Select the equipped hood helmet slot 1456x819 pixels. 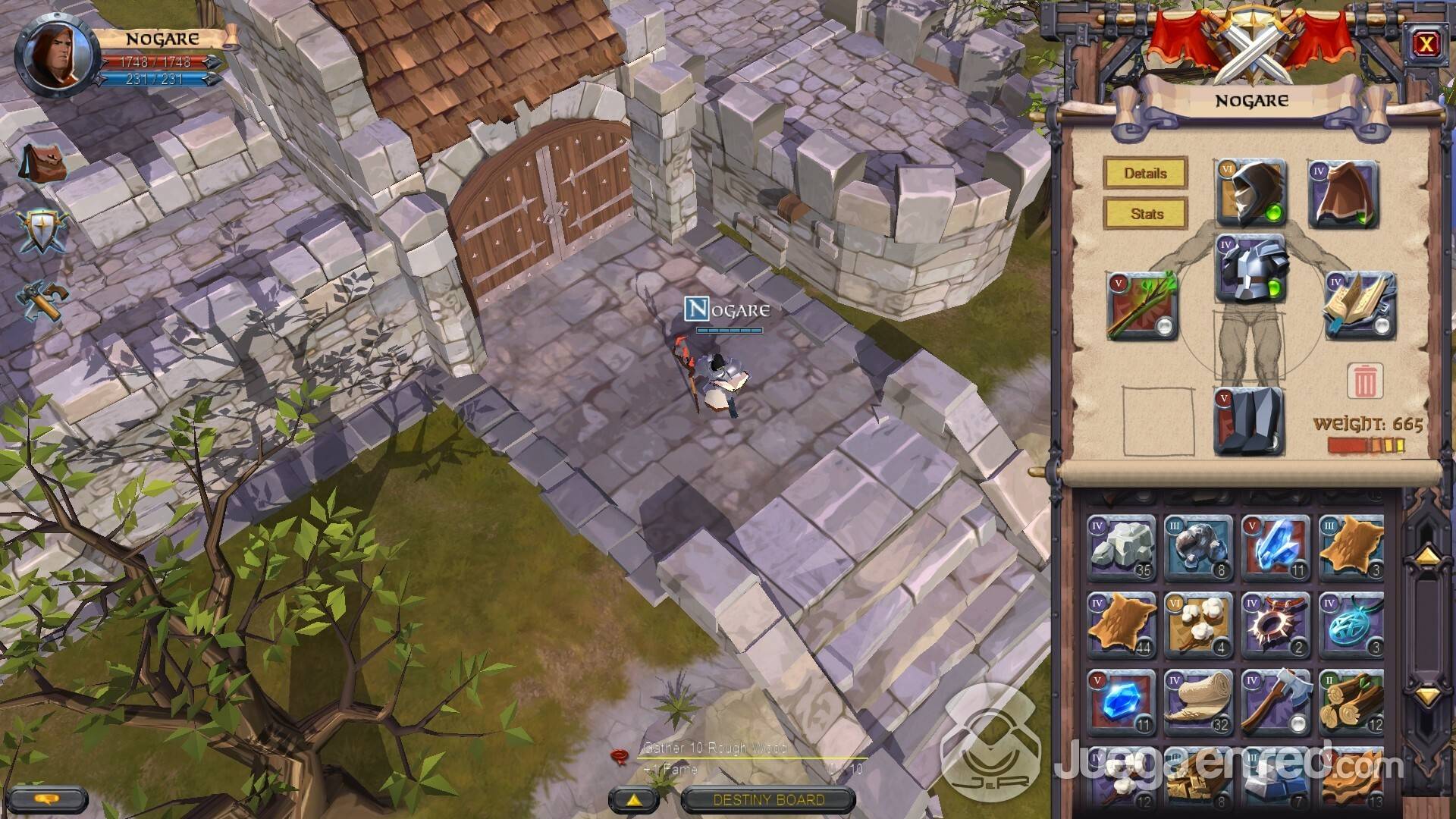click(1251, 193)
